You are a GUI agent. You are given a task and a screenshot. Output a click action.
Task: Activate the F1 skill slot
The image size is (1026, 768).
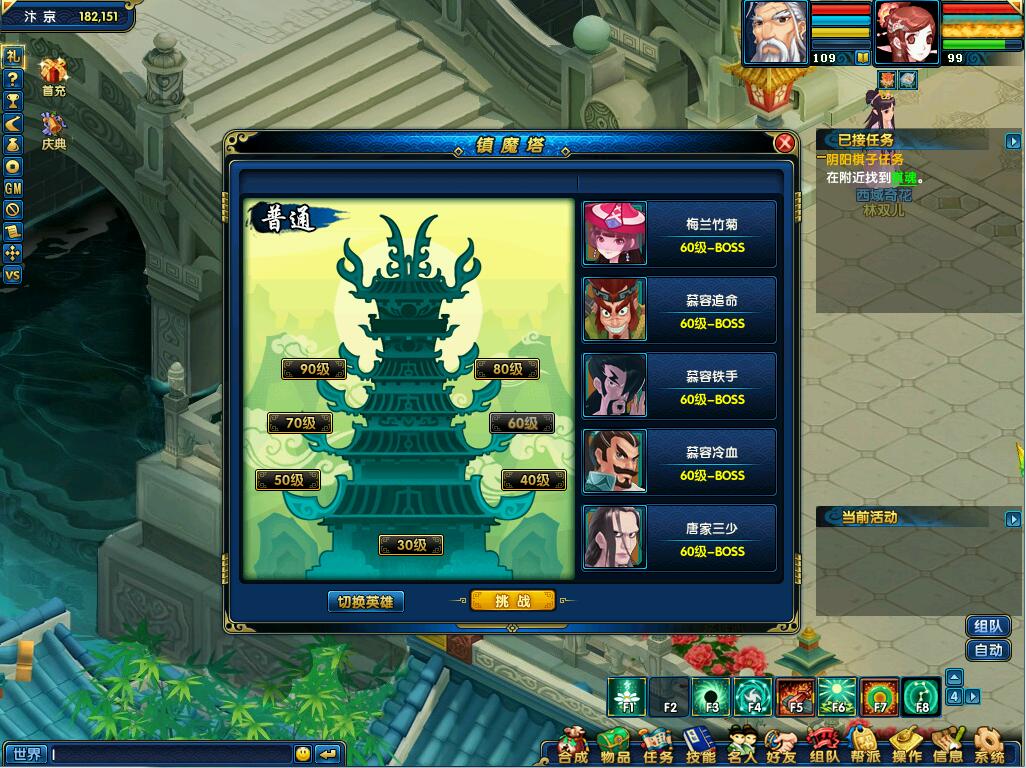(628, 696)
